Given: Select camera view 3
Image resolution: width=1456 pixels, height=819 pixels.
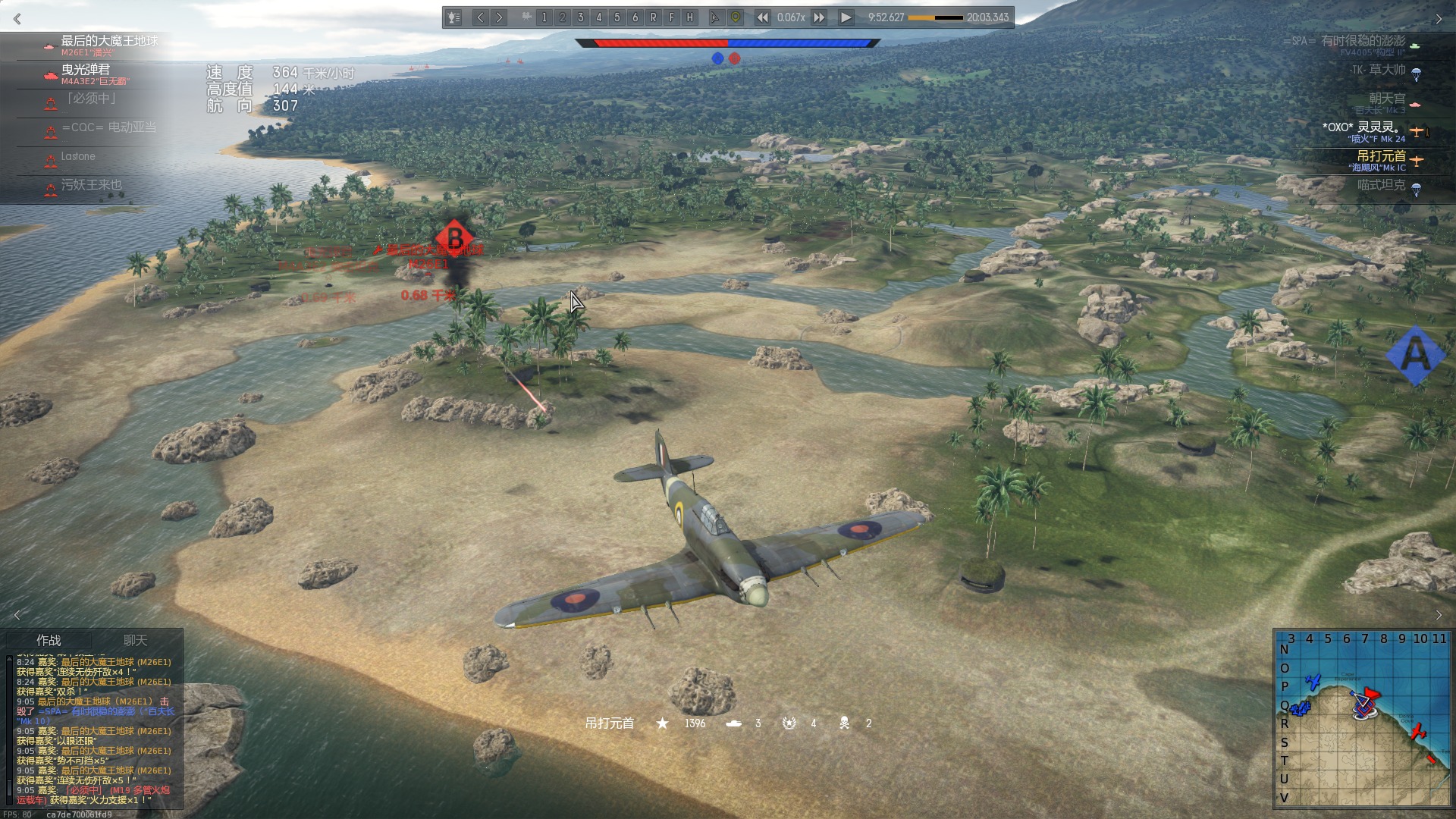Looking at the screenshot, I should coord(580,17).
